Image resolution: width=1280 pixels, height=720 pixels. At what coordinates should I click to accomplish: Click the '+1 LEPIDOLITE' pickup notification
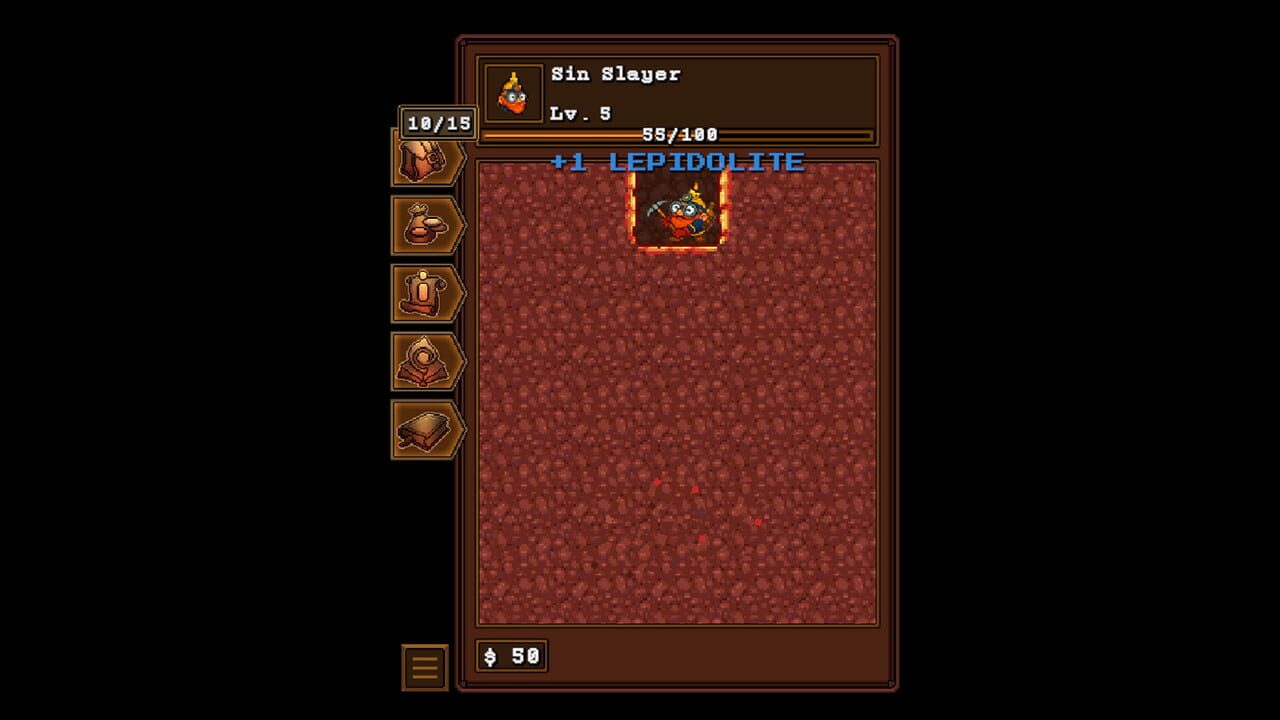tap(676, 161)
